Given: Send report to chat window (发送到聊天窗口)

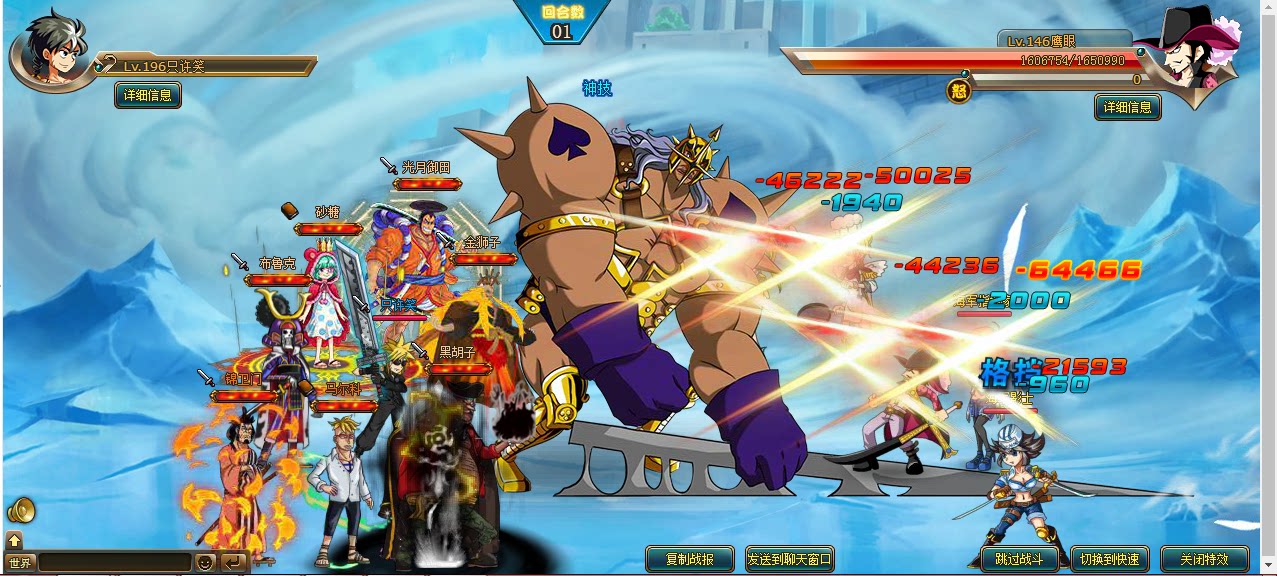Looking at the screenshot, I should (789, 559).
